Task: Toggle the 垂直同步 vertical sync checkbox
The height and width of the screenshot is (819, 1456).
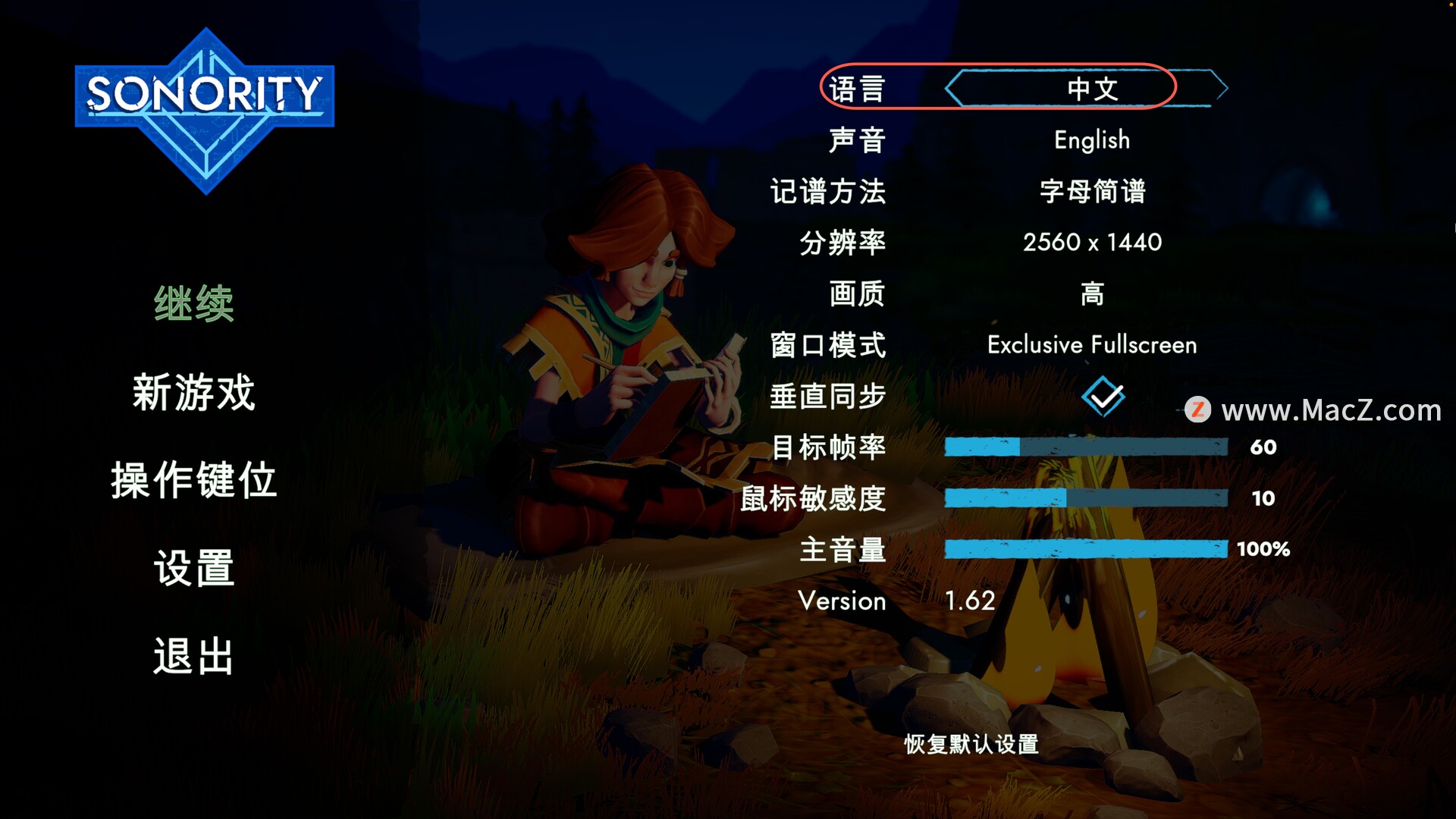Action: [x=1103, y=396]
